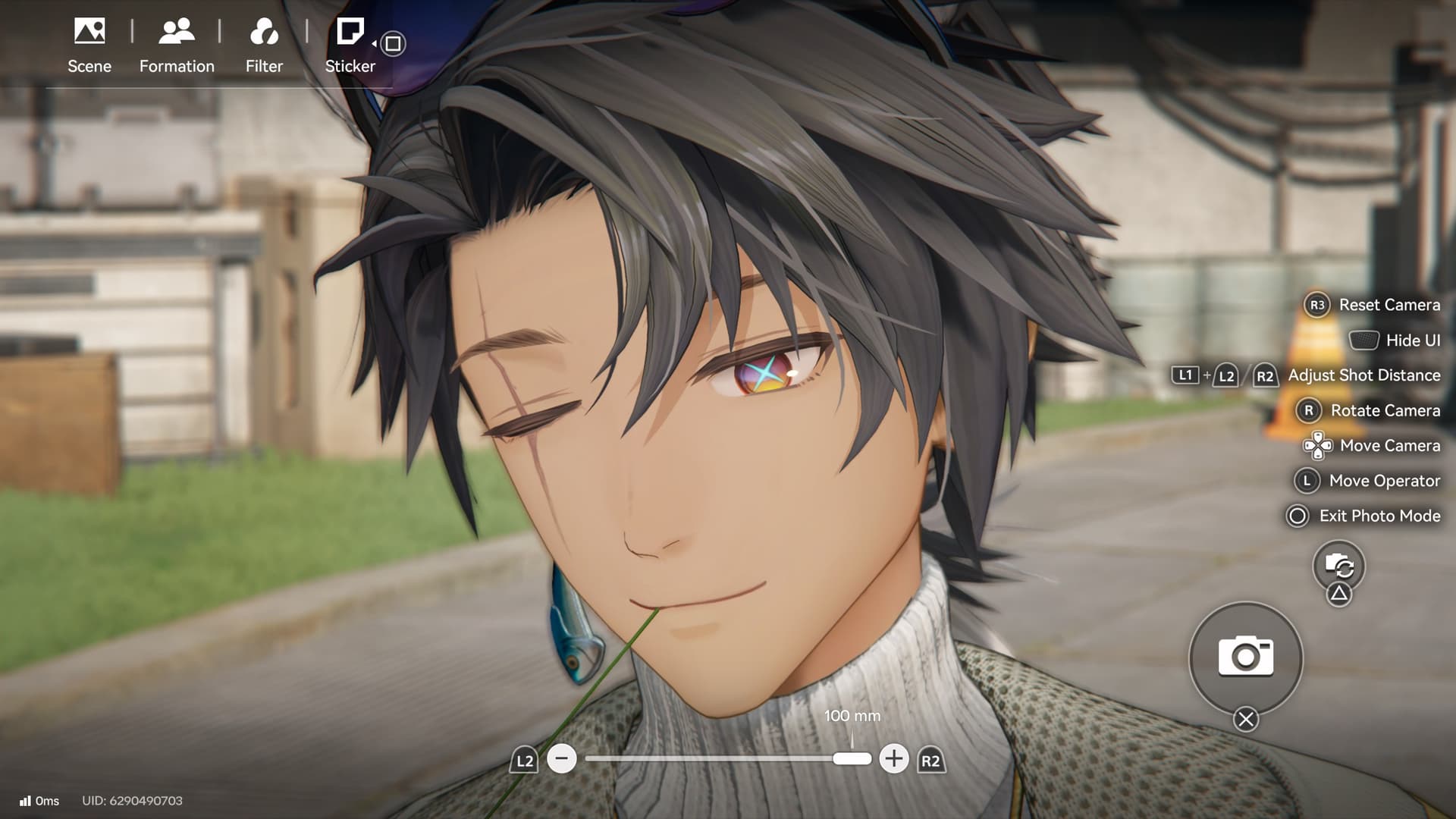
Task: Select the Sticker tab
Action: coord(350,45)
